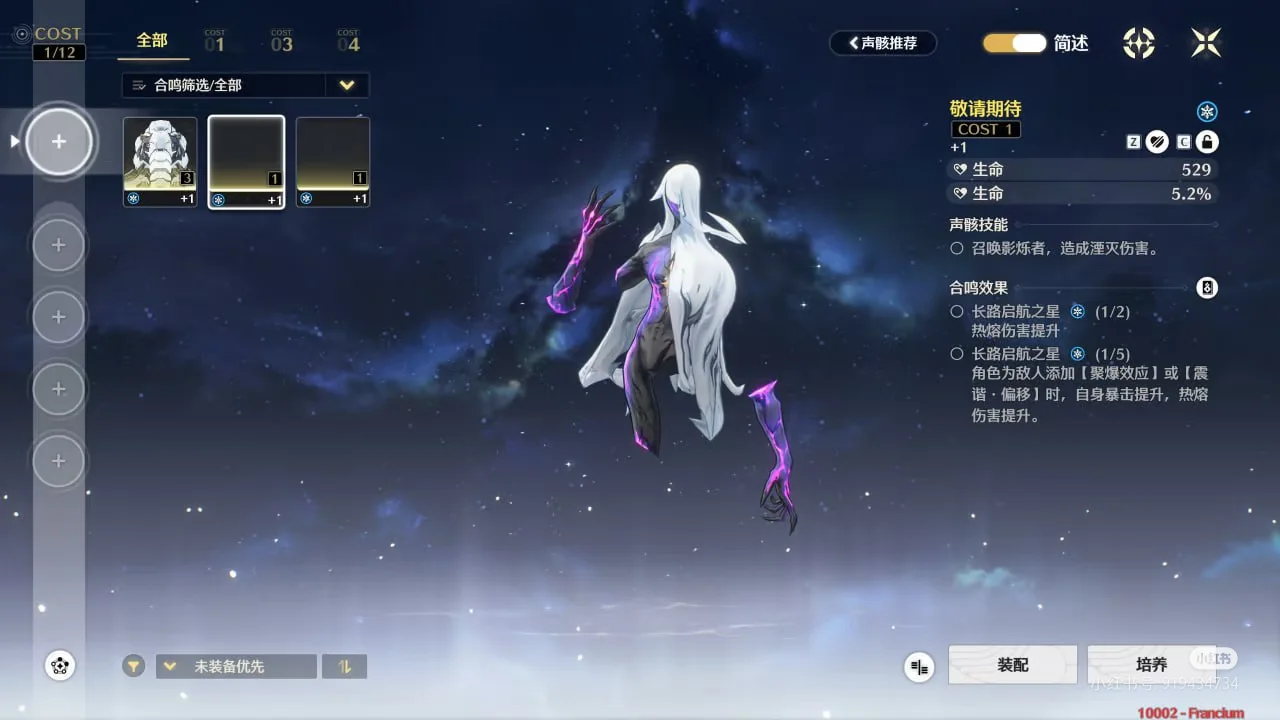Viewport: 1280px width, 720px height.
Task: Select the white armored echo card
Action: [x=160, y=162]
